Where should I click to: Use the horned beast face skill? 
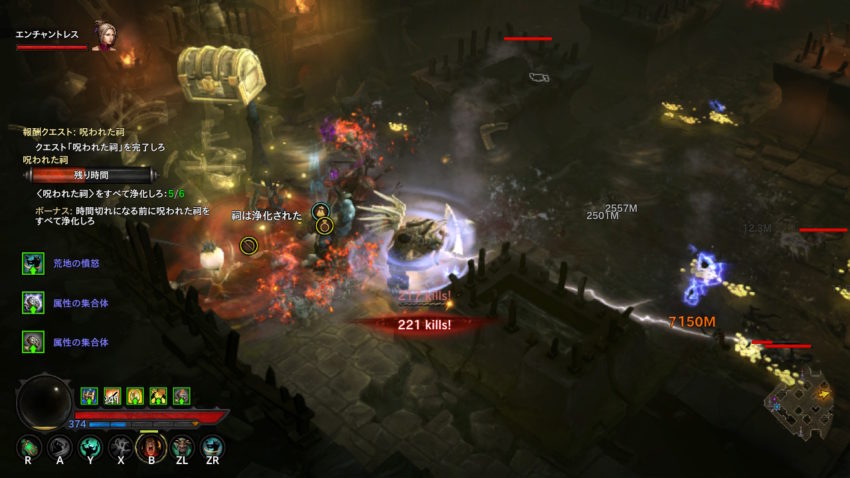point(182,447)
